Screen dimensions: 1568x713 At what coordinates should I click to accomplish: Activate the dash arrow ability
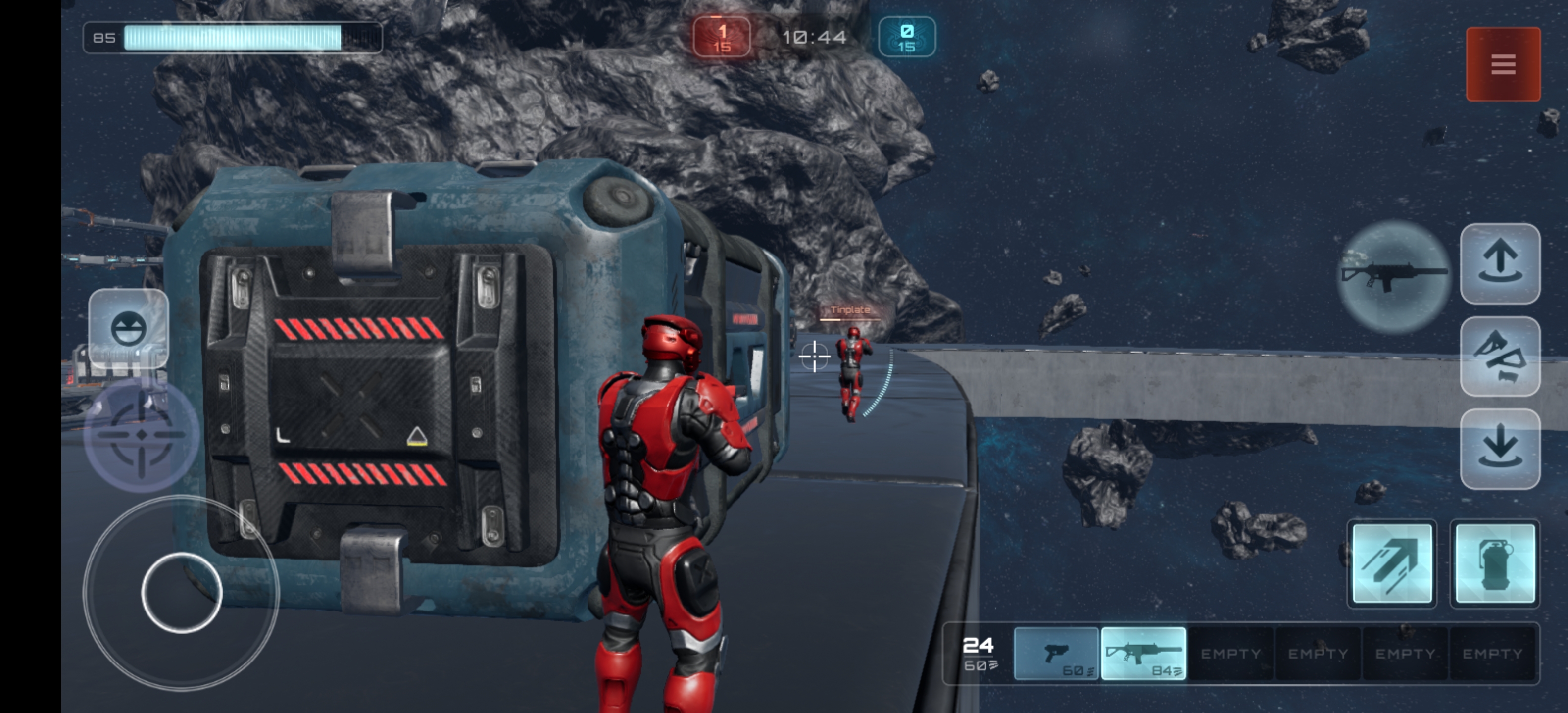1391,563
